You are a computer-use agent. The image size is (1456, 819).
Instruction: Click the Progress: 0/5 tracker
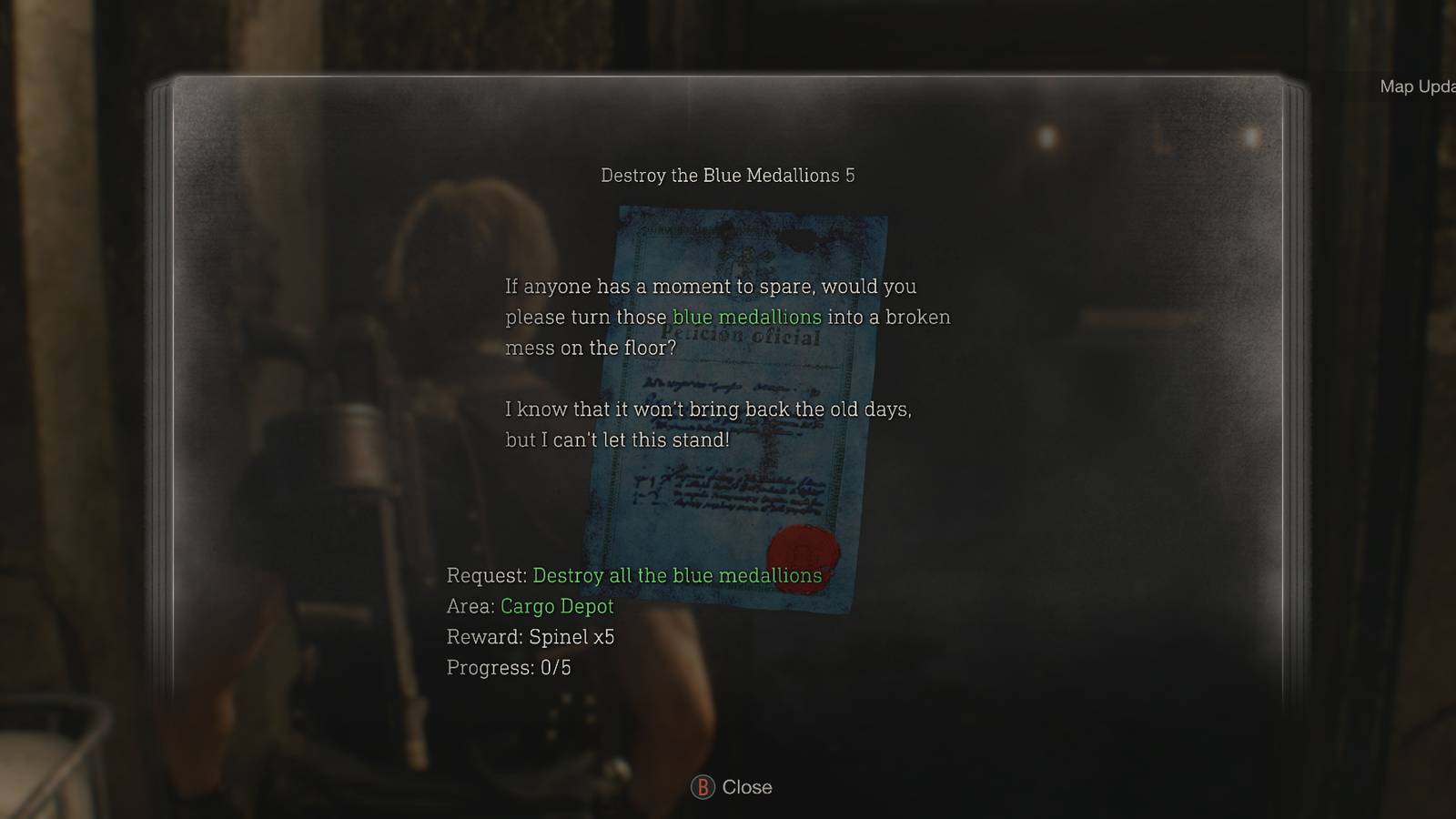coord(511,667)
